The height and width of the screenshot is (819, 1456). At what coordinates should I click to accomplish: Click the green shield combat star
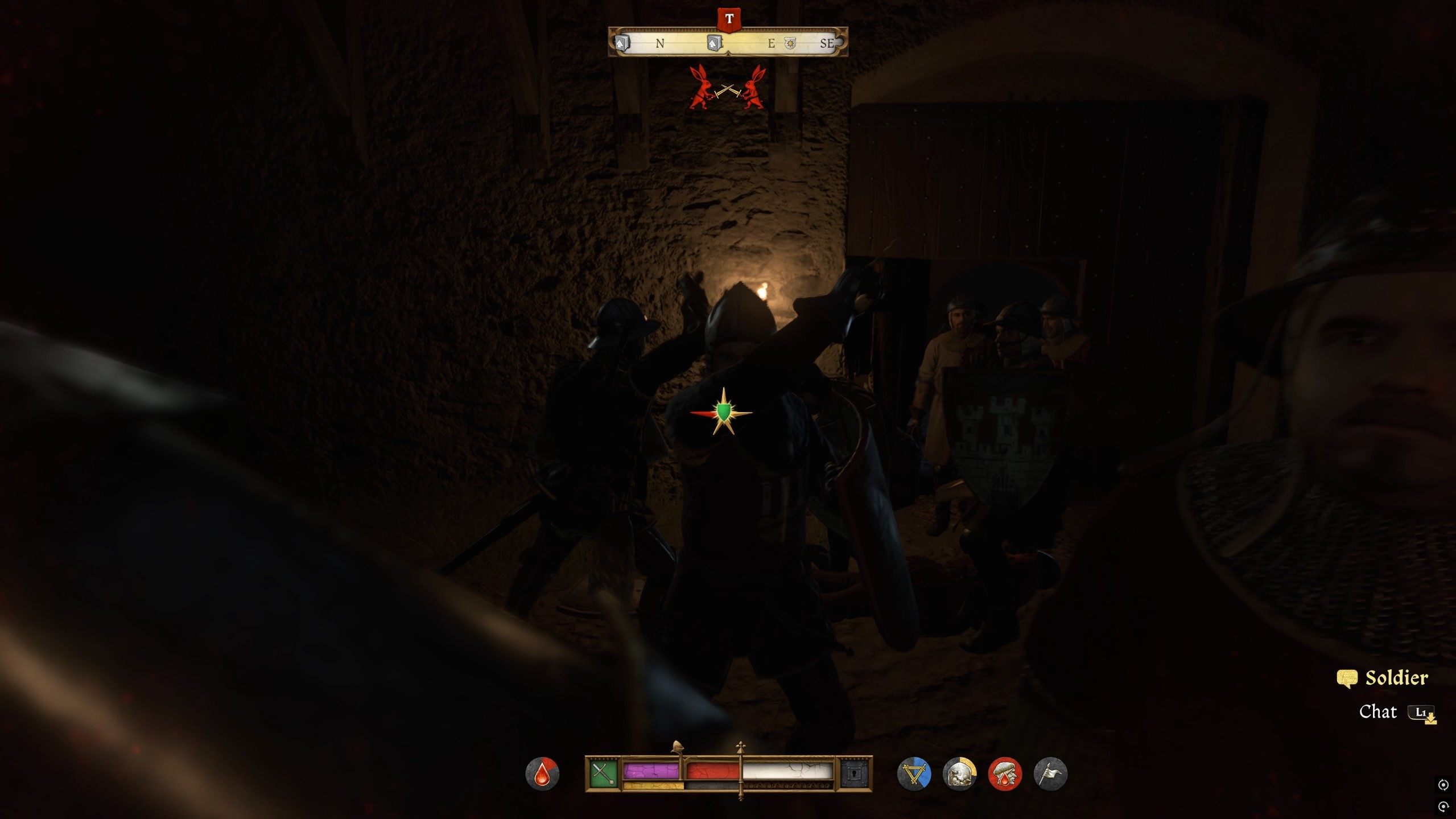pyautogui.click(x=723, y=412)
